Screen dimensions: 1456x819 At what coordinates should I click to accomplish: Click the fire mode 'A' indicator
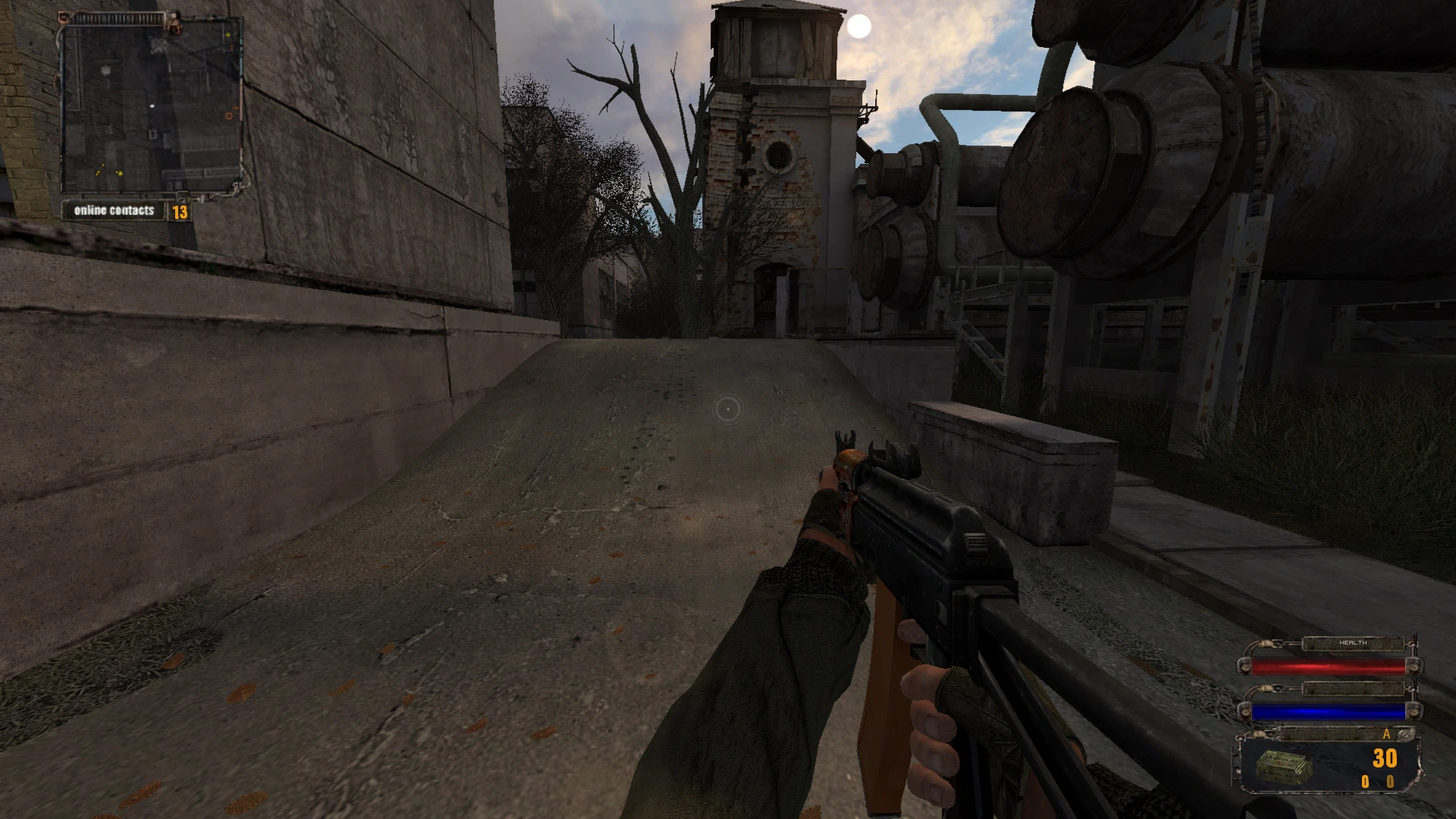[x=1386, y=735]
